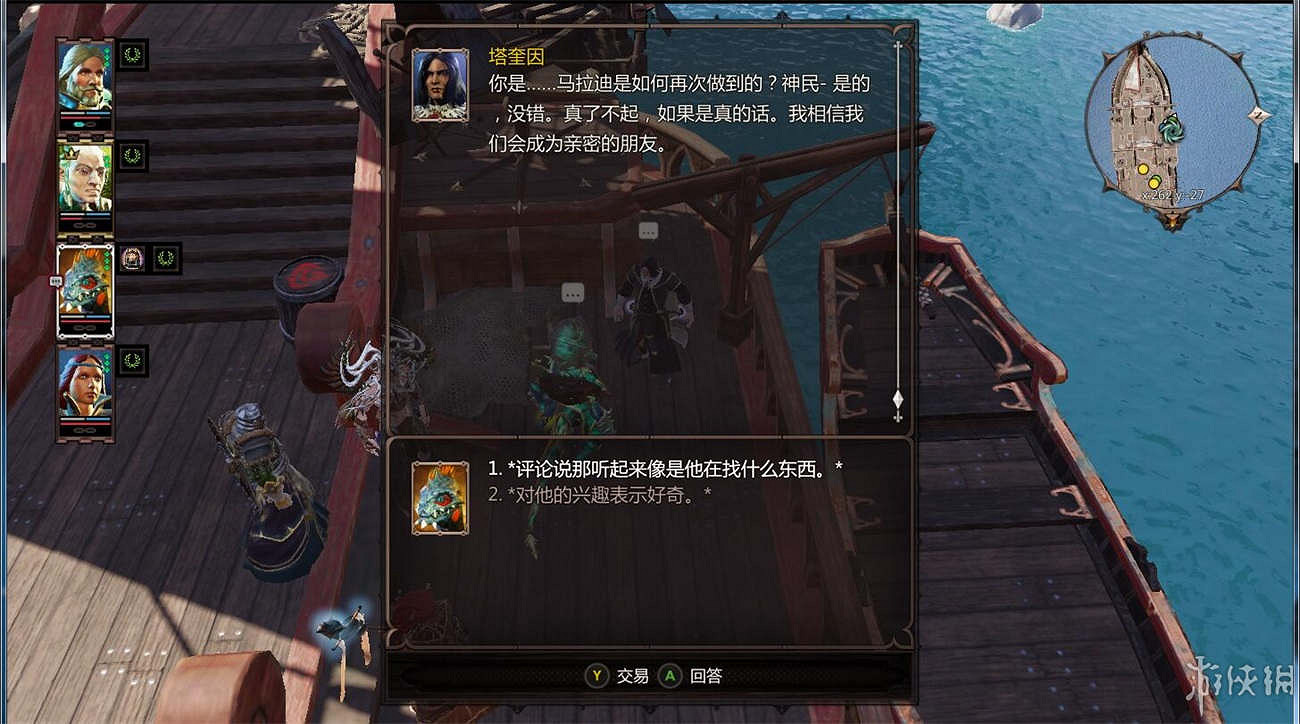Toggle the chain link under the first portrait
The width and height of the screenshot is (1300, 724).
84,126
